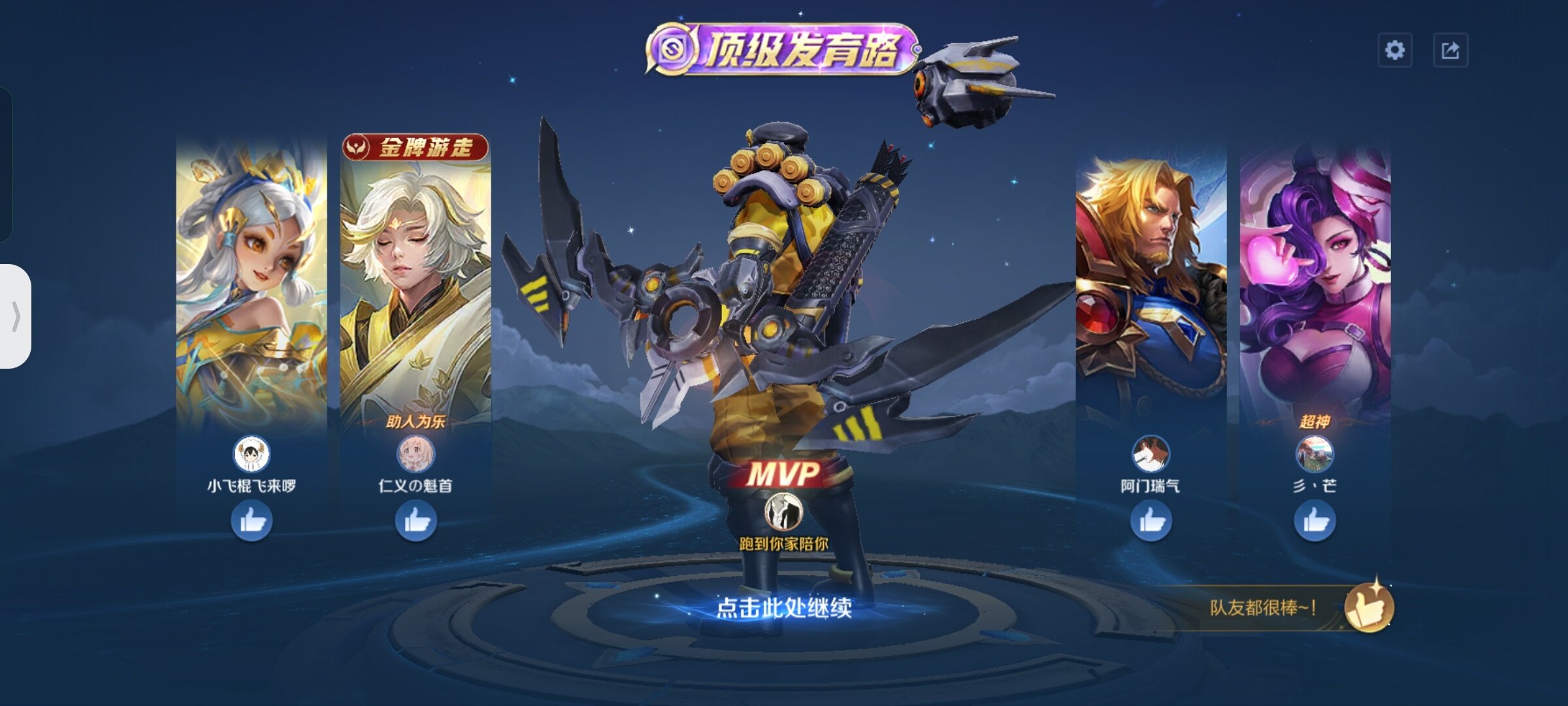Viewport: 1568px width, 706px height.
Task: Click 点击此处继续 to continue
Action: (784, 608)
